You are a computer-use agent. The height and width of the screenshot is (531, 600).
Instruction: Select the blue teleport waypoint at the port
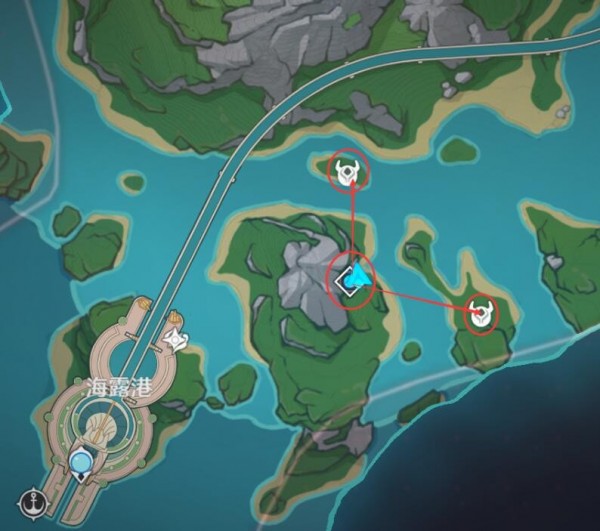pyautogui.click(x=81, y=461)
